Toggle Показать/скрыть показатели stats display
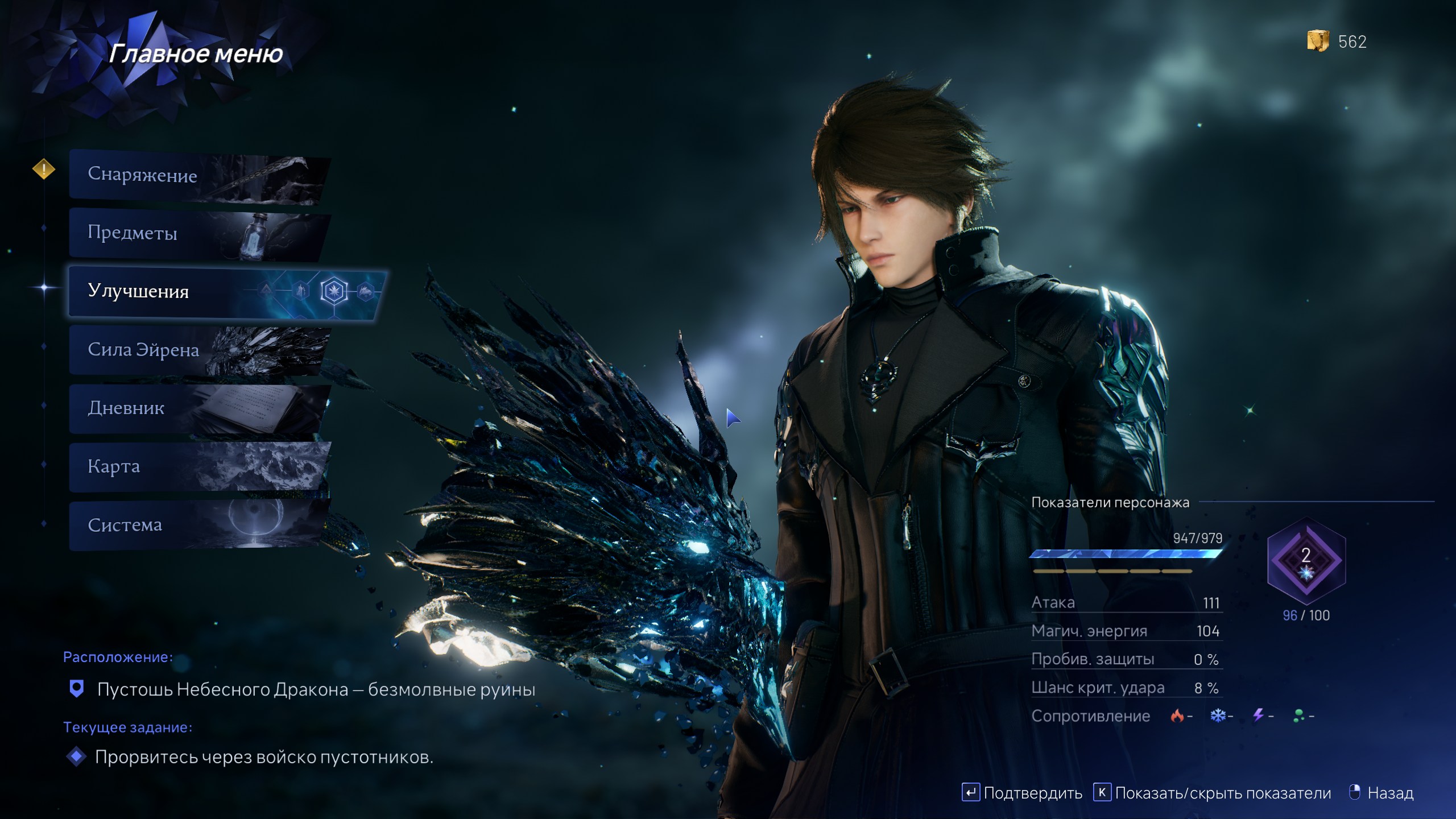The image size is (1456, 819). coord(1213,793)
